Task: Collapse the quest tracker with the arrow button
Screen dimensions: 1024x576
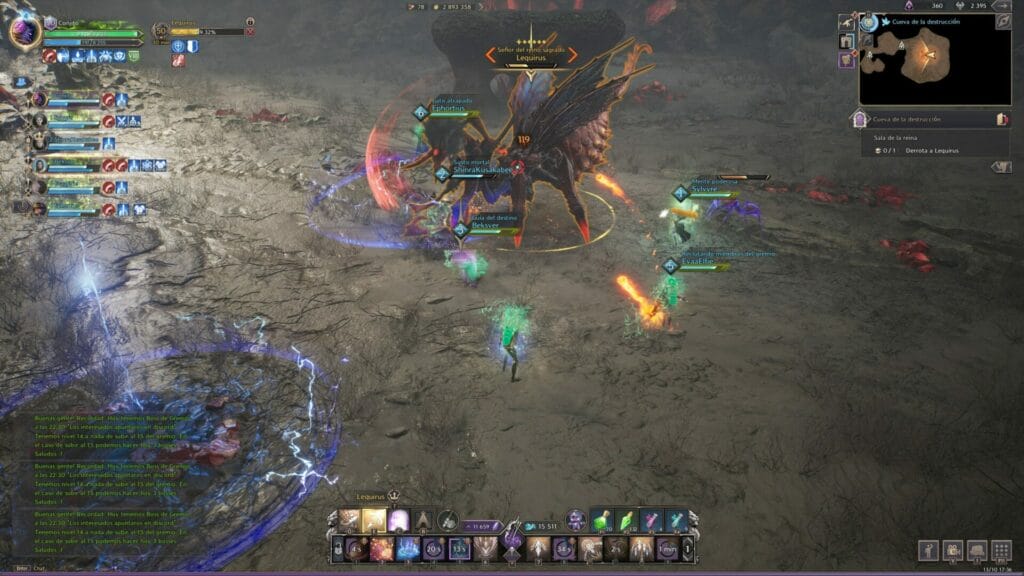Action: (x=1000, y=167)
